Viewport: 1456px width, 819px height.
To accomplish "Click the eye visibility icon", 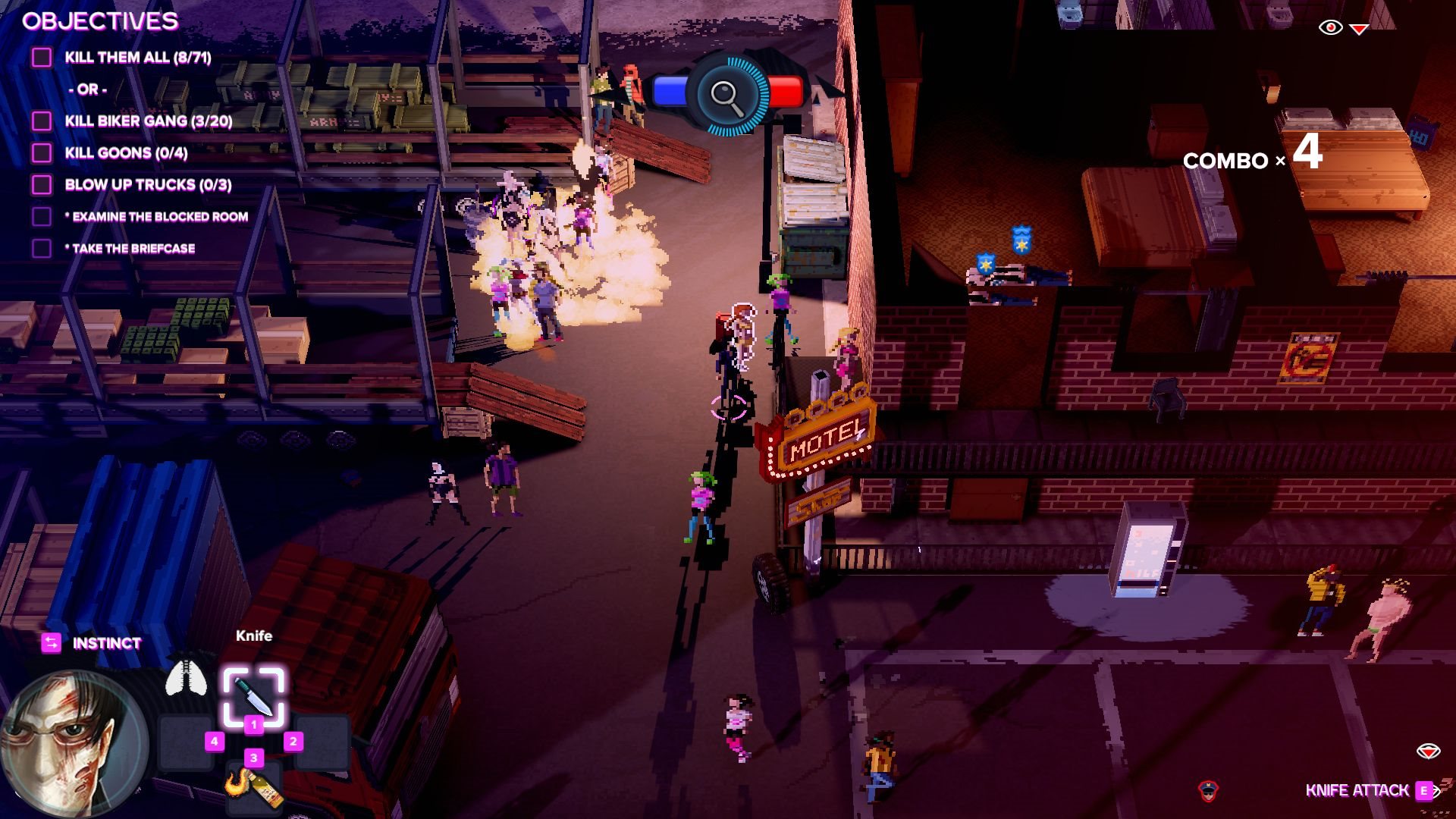I will pyautogui.click(x=1330, y=28).
